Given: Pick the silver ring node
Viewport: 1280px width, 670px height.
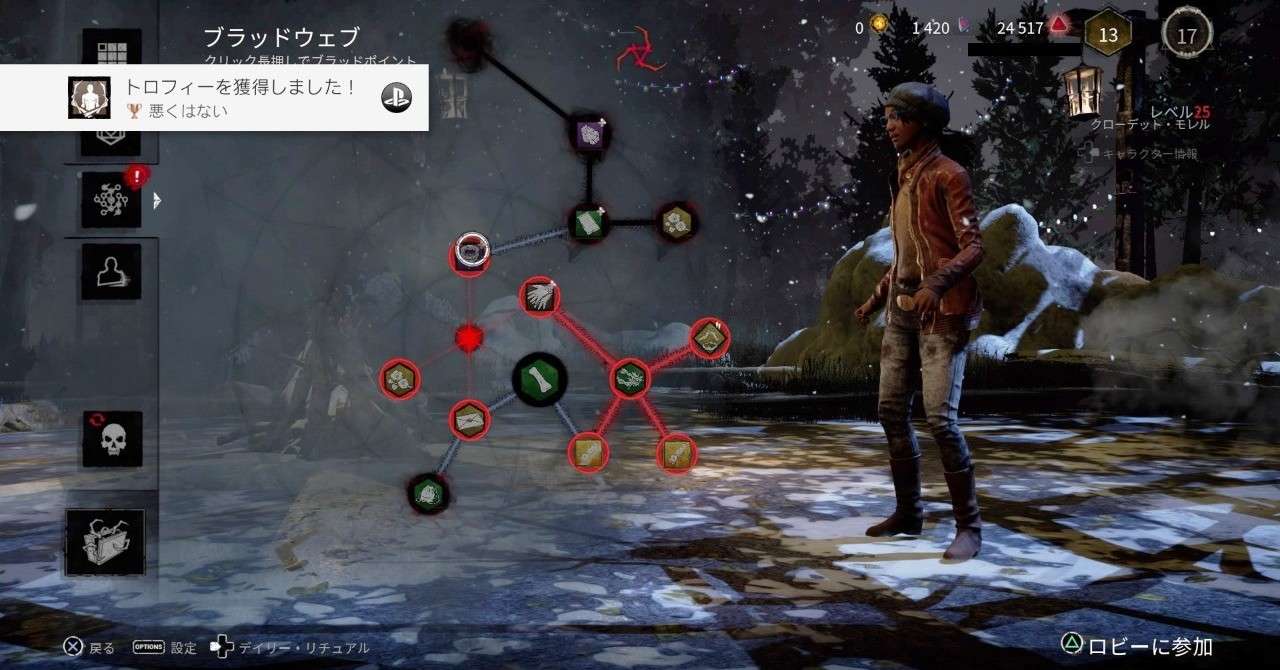Looking at the screenshot, I should pyautogui.click(x=470, y=253).
